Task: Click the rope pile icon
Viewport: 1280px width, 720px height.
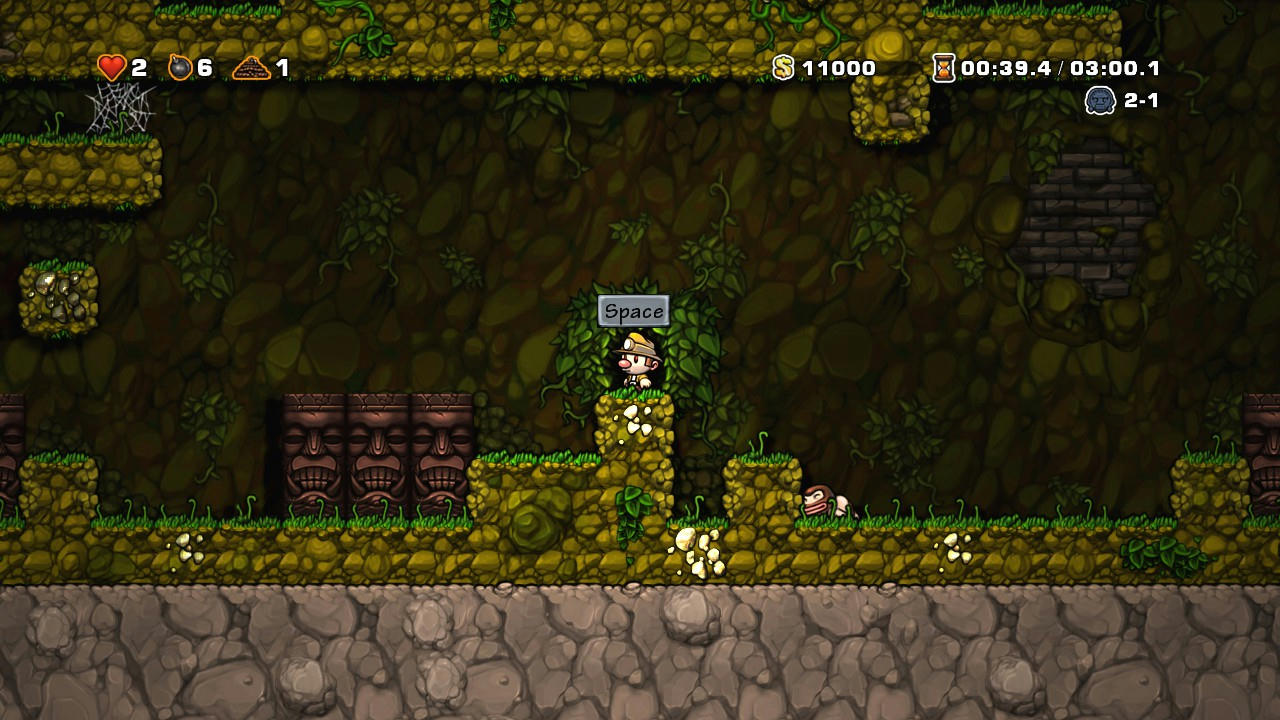Action: (251, 68)
